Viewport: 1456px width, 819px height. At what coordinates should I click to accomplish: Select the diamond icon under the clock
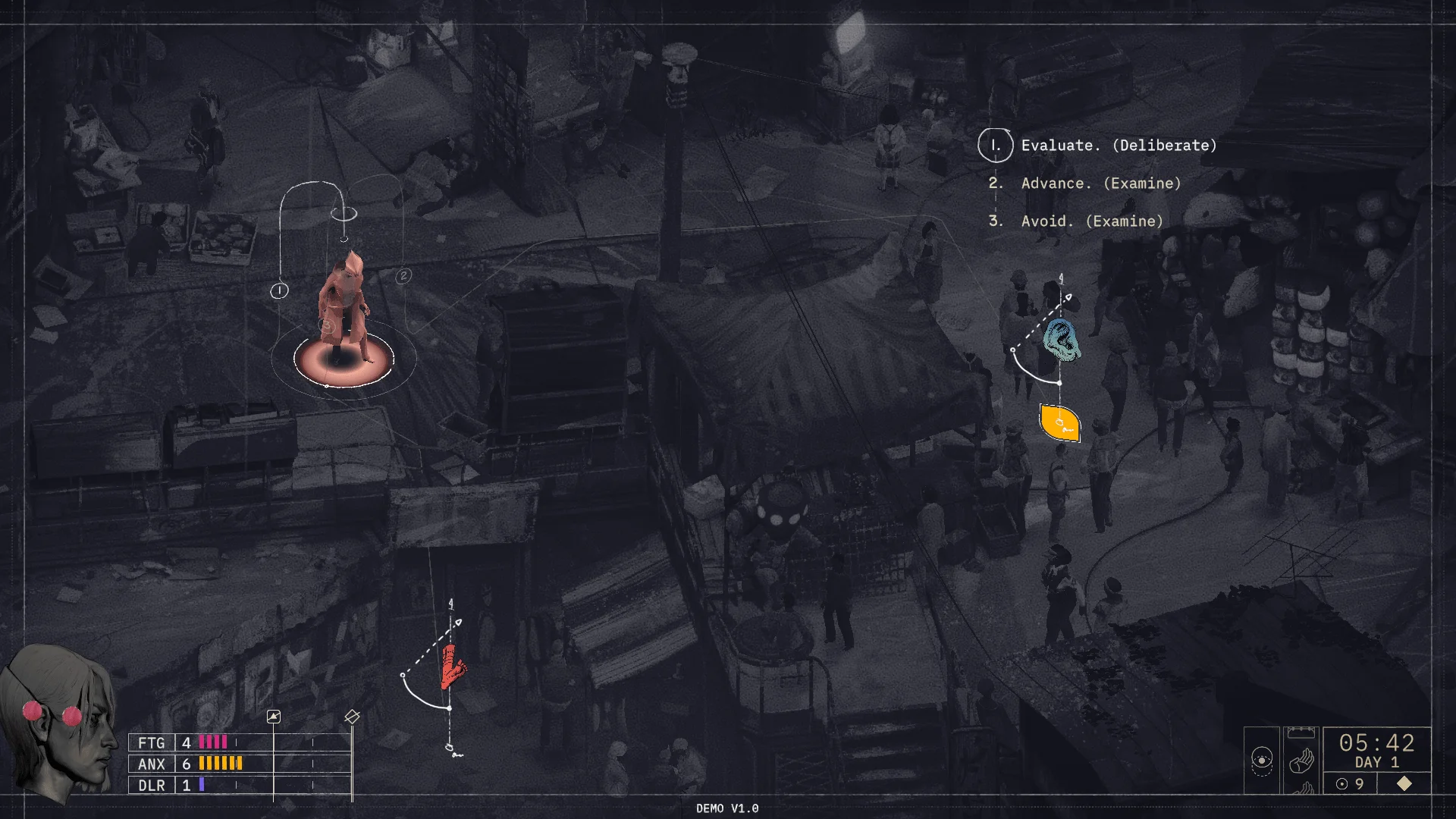point(1404,783)
